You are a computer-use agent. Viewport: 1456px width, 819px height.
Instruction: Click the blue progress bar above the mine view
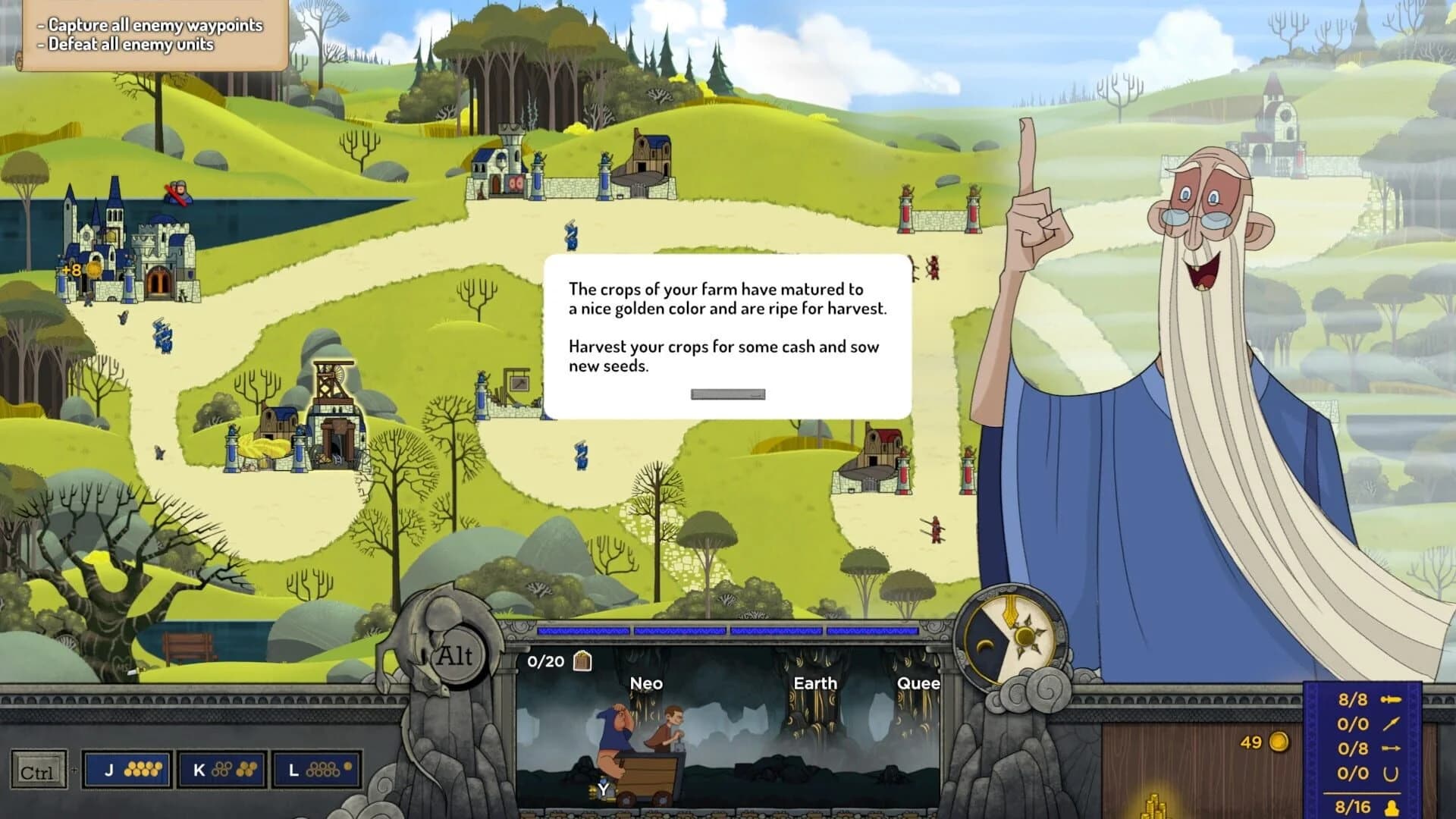click(728, 630)
